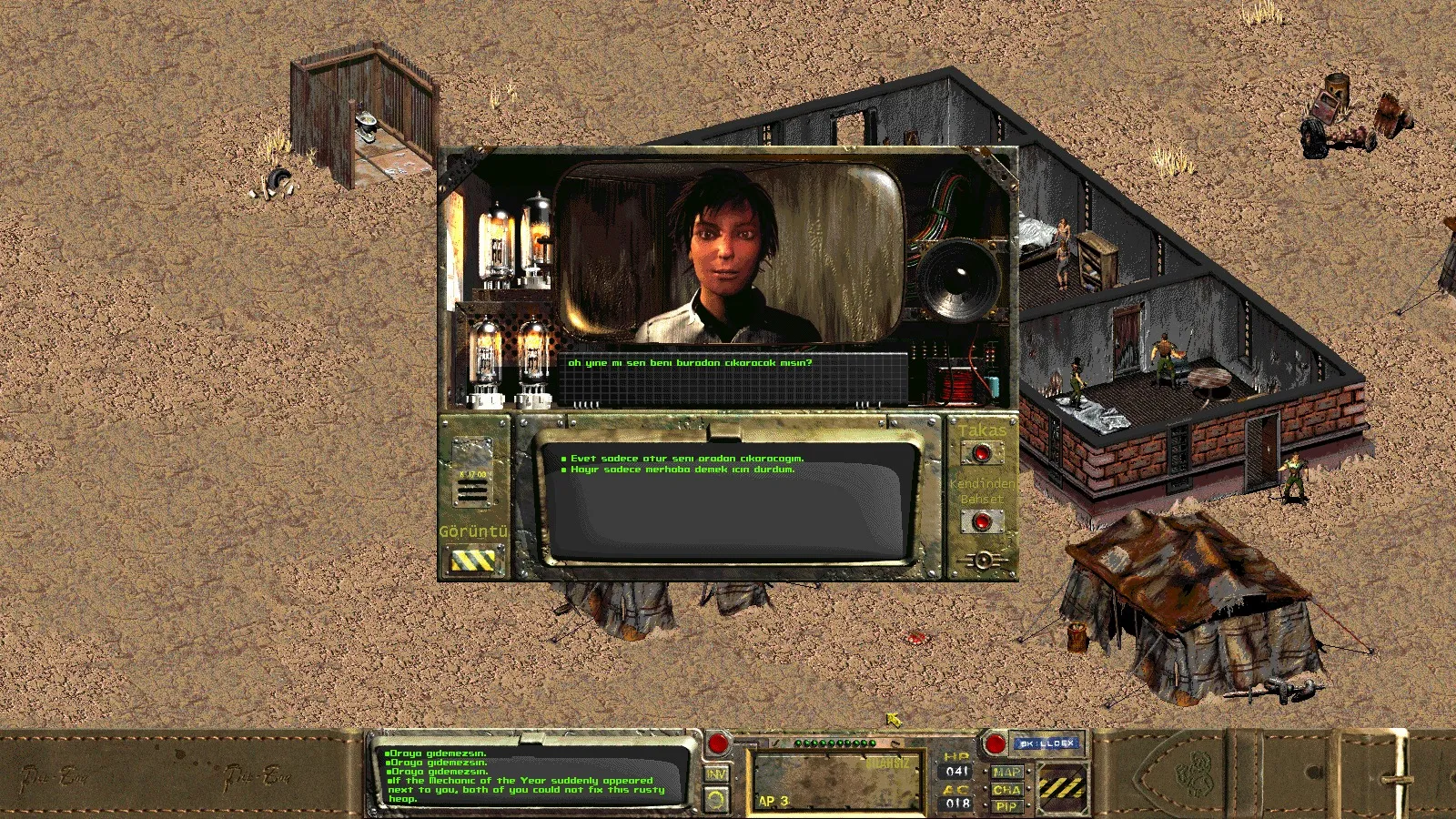The image size is (1456, 819).
Task: Open the Görüntü dialogue review
Action: [x=473, y=561]
